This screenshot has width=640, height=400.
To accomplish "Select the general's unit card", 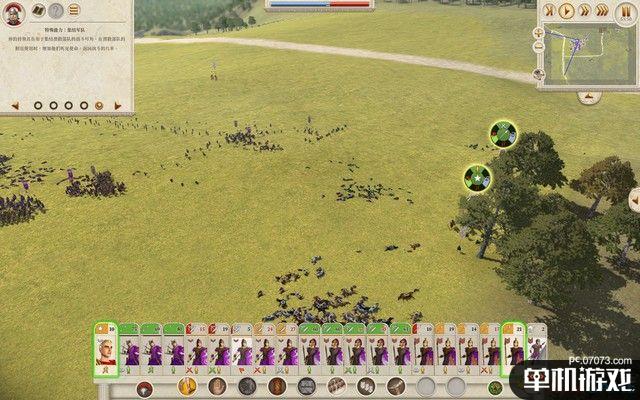I will (x=105, y=351).
